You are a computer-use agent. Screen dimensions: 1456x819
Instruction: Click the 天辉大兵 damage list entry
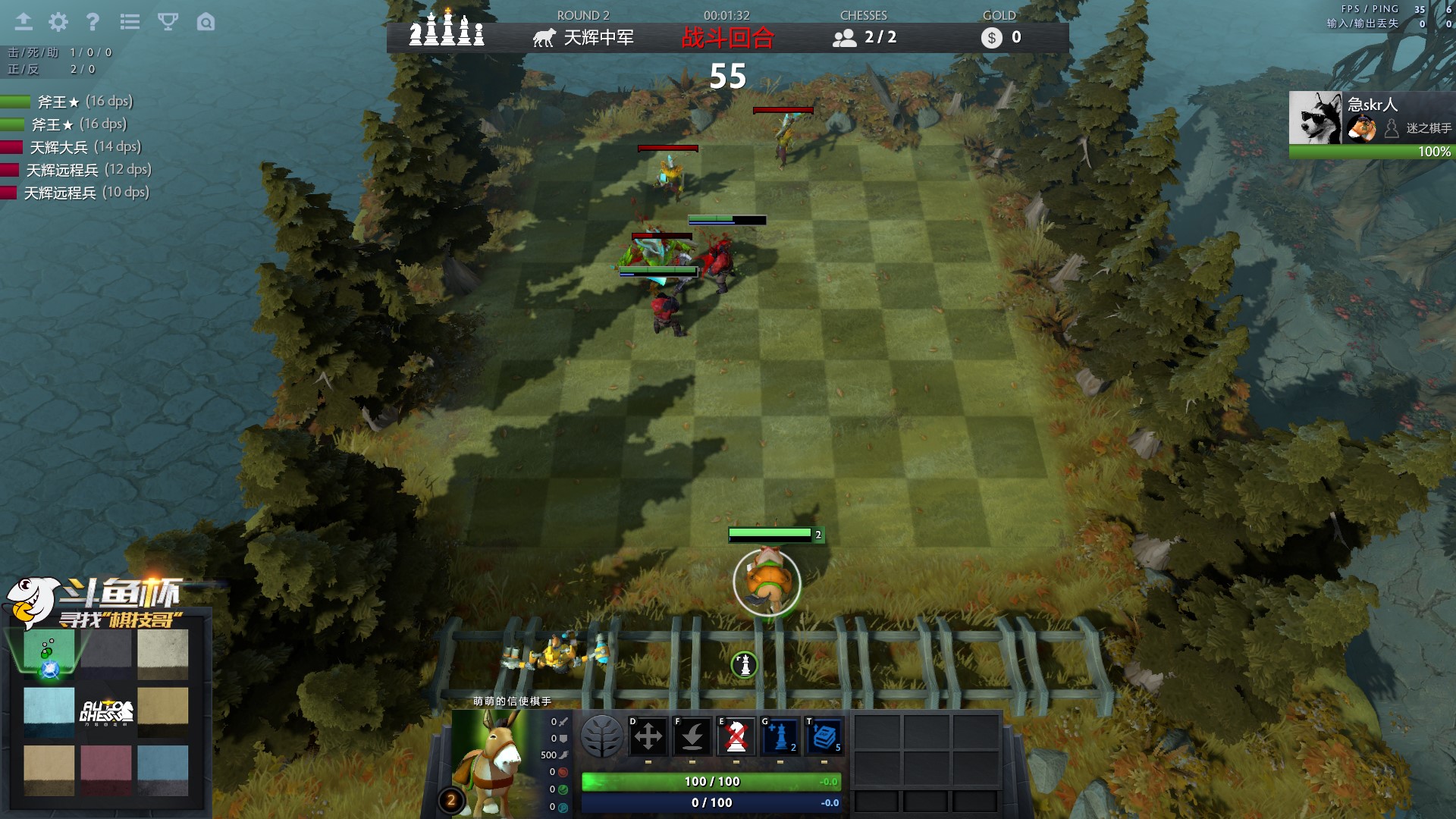click(85, 147)
